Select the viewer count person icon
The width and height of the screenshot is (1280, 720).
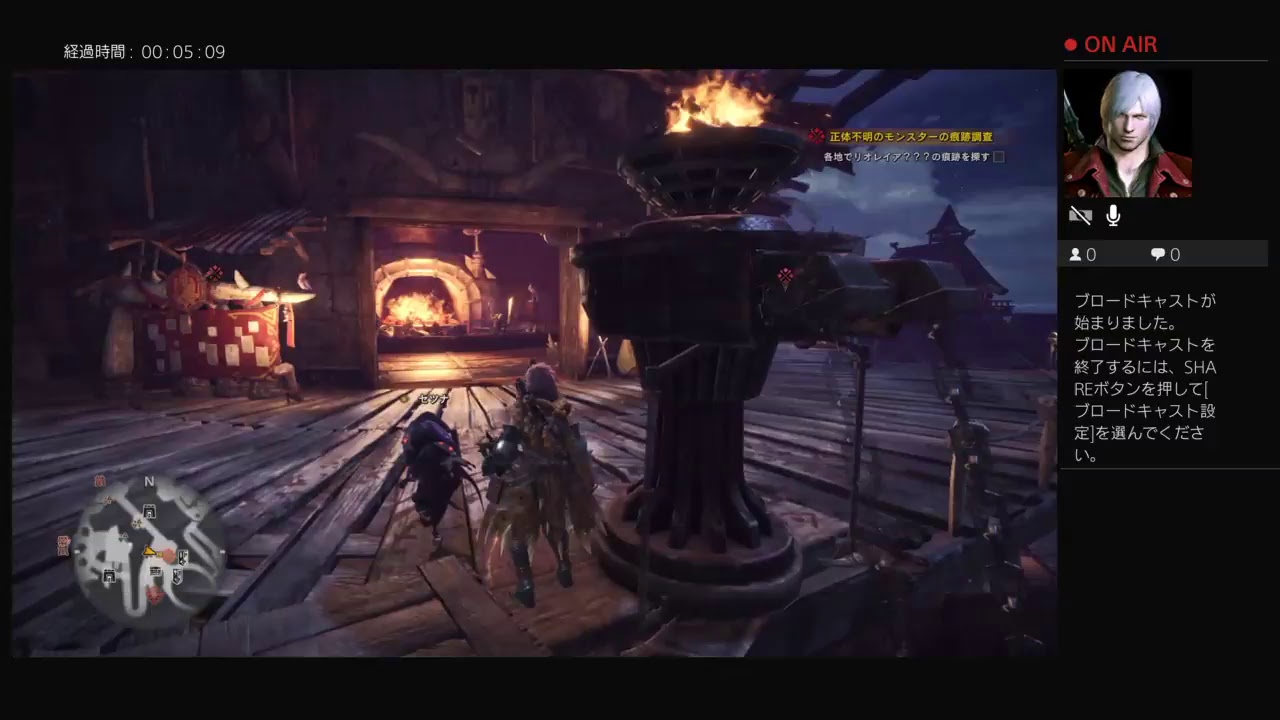1076,254
